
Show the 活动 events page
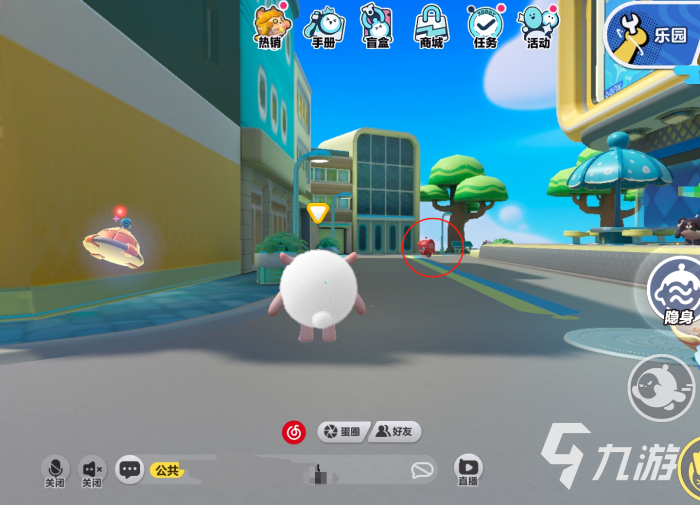(x=538, y=26)
